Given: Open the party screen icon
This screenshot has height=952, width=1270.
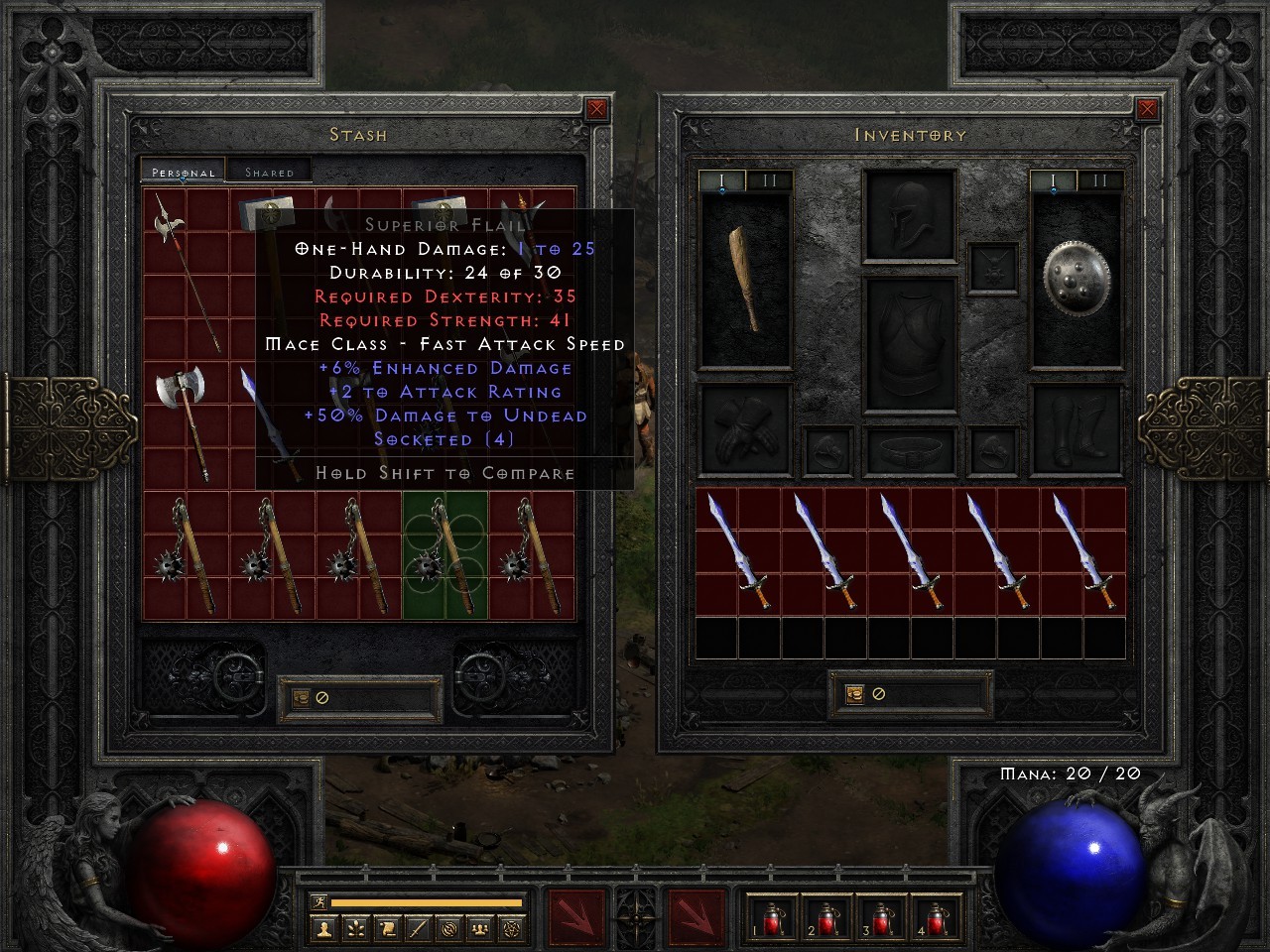Looking at the screenshot, I should pos(480,930).
